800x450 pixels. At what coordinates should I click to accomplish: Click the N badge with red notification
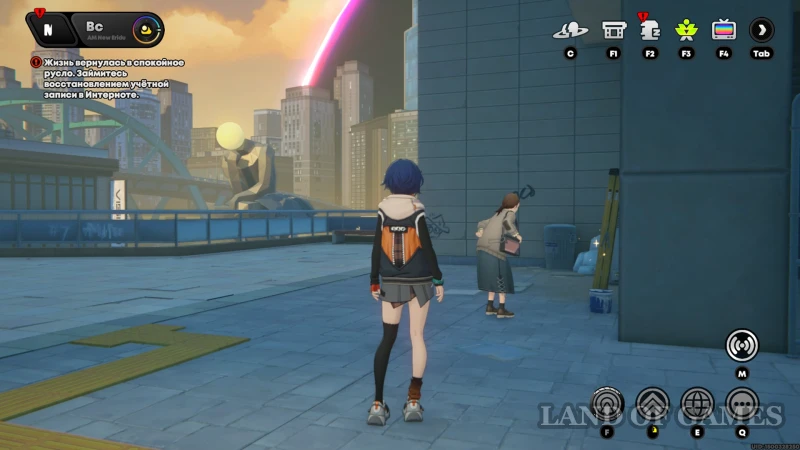47,30
